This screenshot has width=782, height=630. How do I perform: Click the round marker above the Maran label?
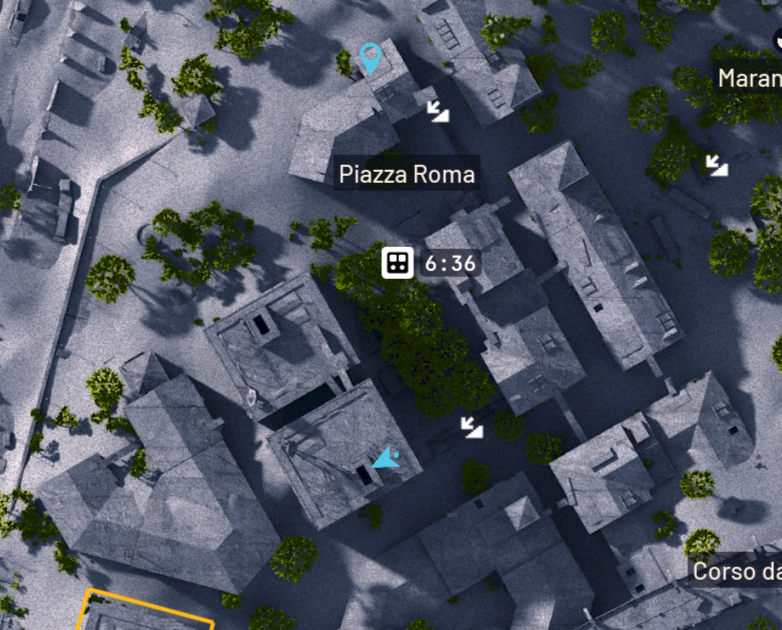777,38
